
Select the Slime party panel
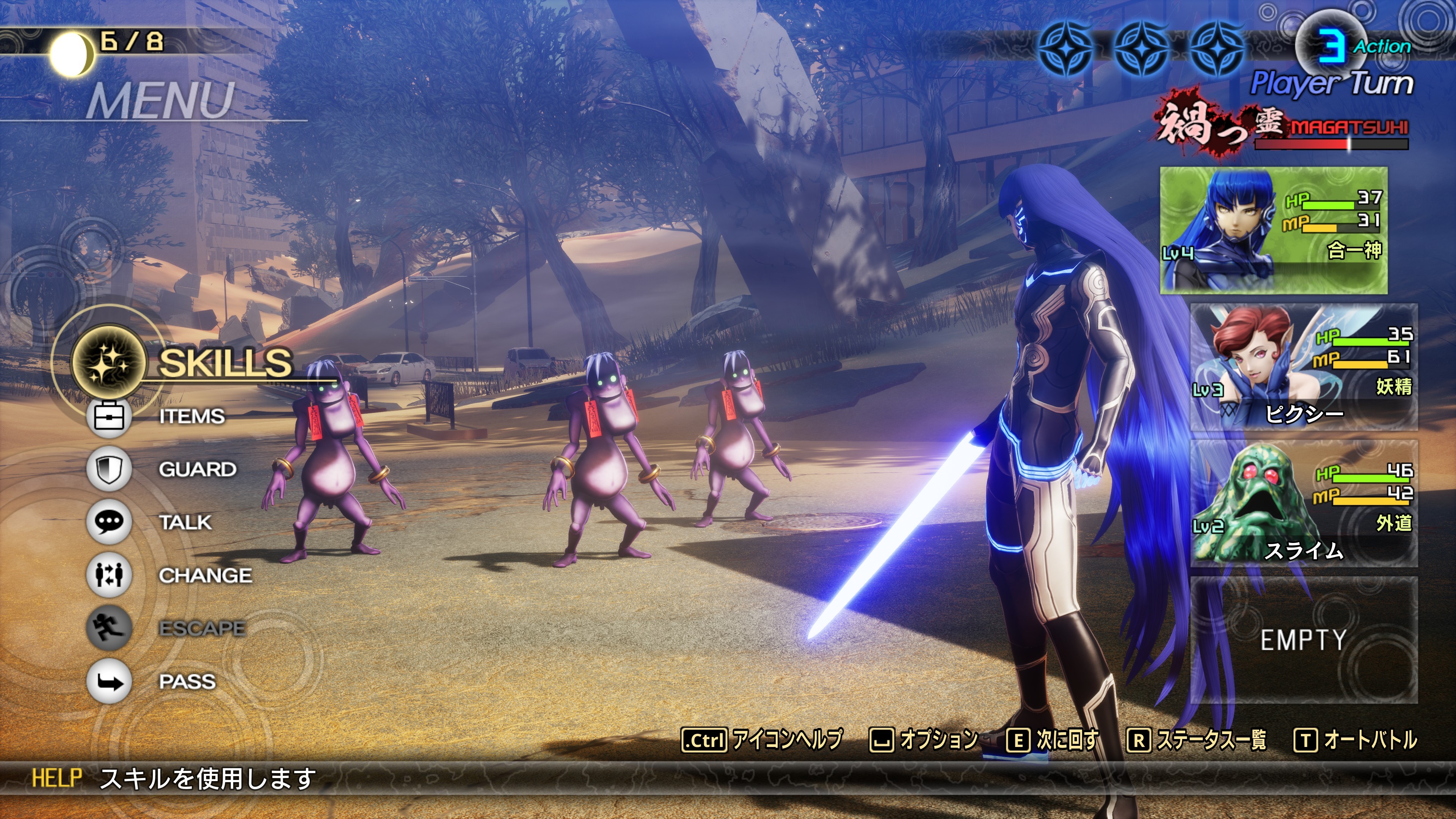[1304, 504]
